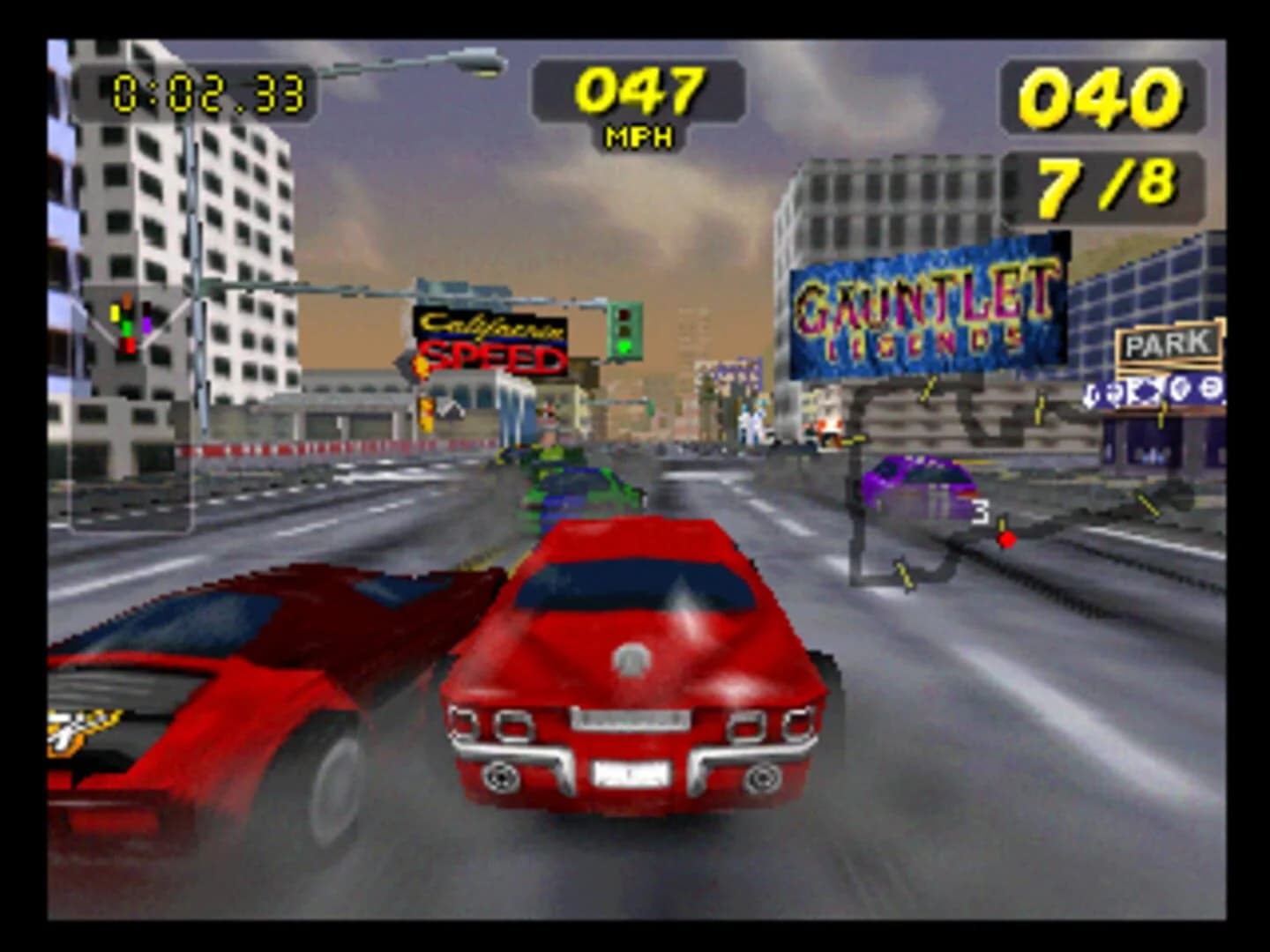Click the red player dot on the minimap
1270x952 pixels.
[x=128, y=345]
